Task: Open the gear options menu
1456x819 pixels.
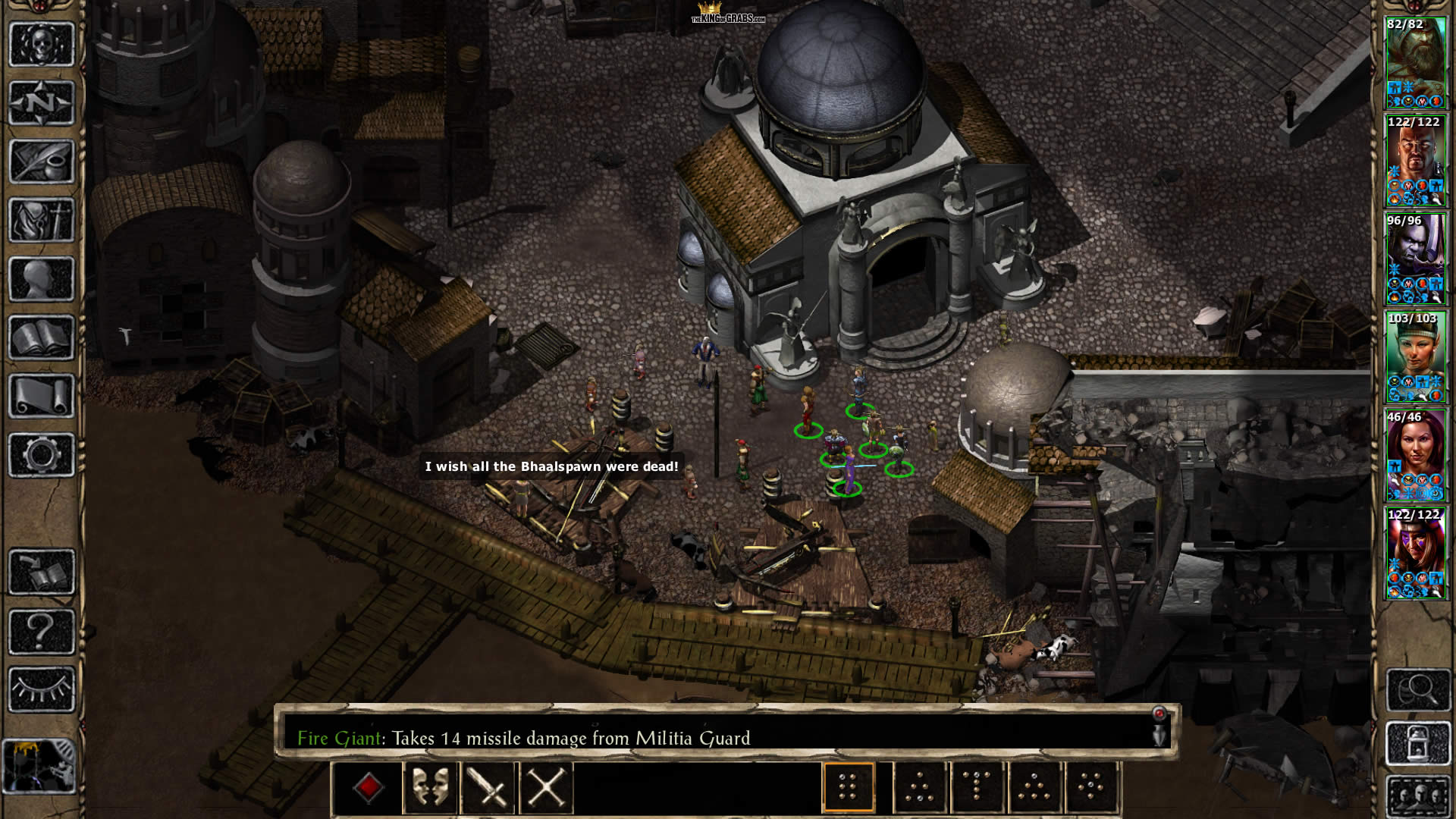Action: [41, 455]
